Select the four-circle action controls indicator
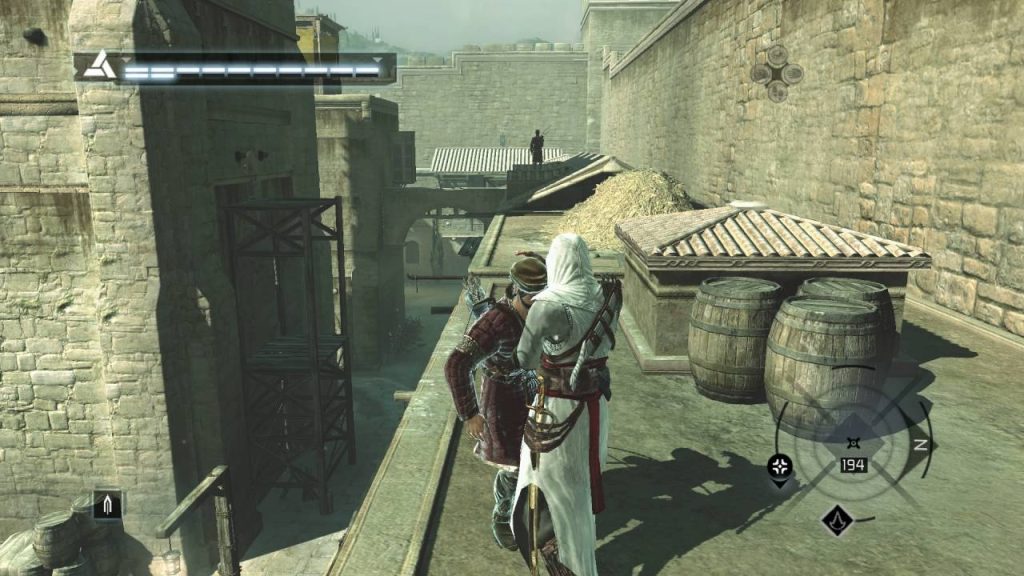Screen dimensions: 1024x576 pos(777,72)
